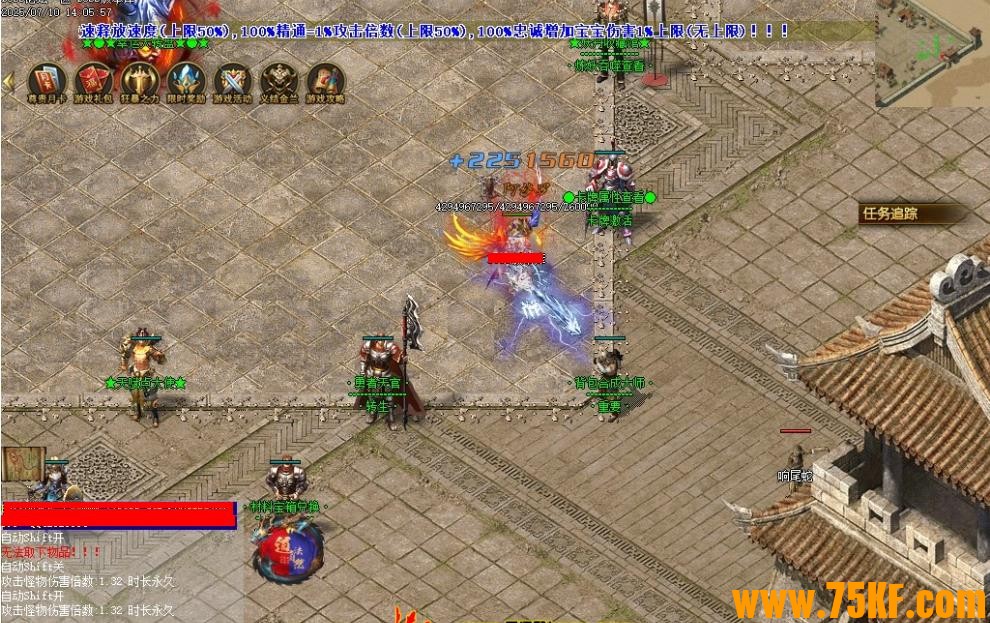The height and width of the screenshot is (623, 990).
Task: Open the 限时奖励 timed reward icon
Action: click(187, 79)
